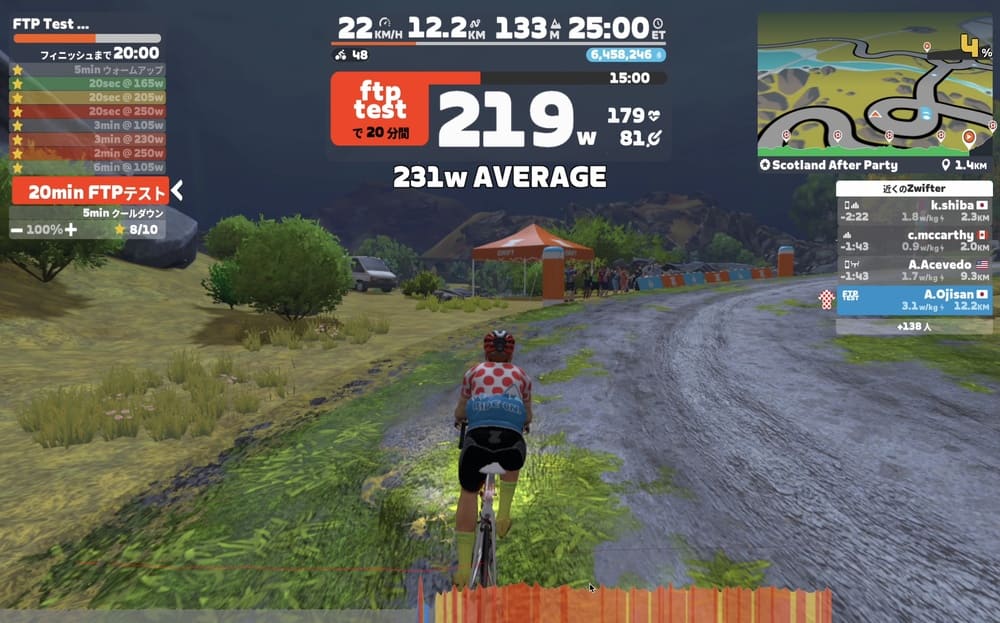Screen dimensions: 1000x623
Task: Click the 5min cooldown workout step
Action: [88, 213]
